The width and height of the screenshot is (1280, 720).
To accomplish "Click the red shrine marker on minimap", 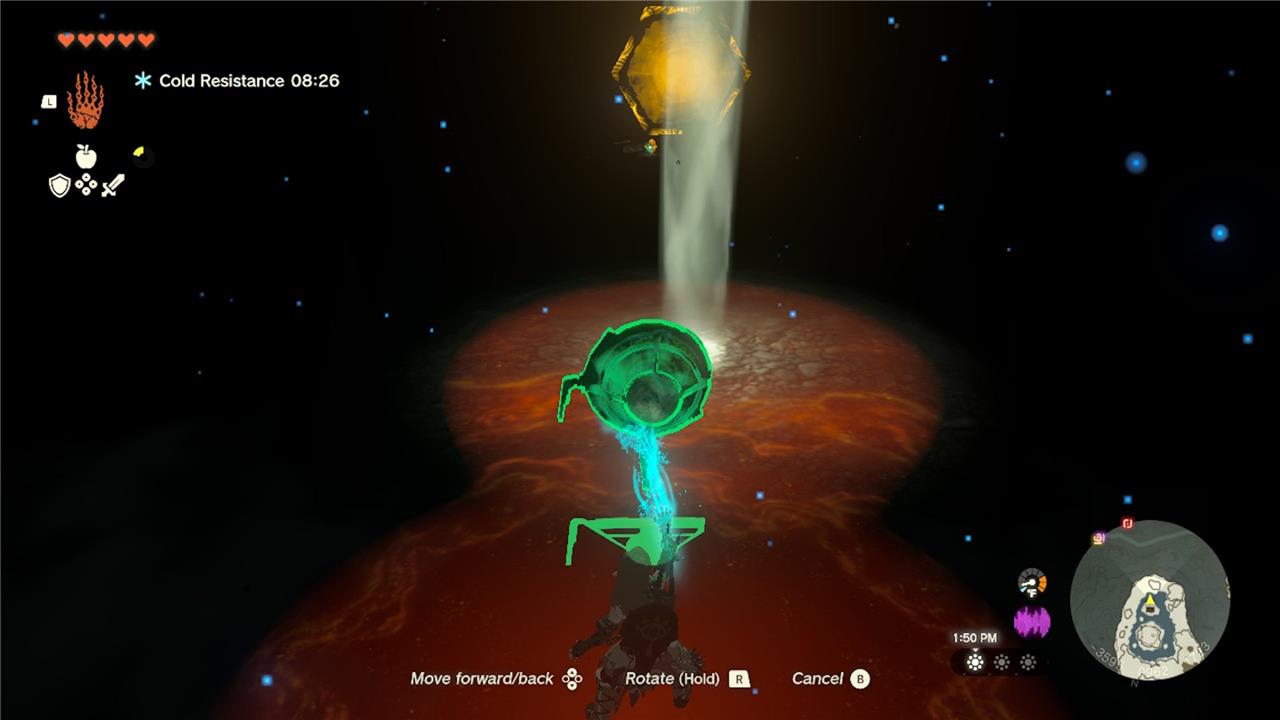I will 1127,523.
